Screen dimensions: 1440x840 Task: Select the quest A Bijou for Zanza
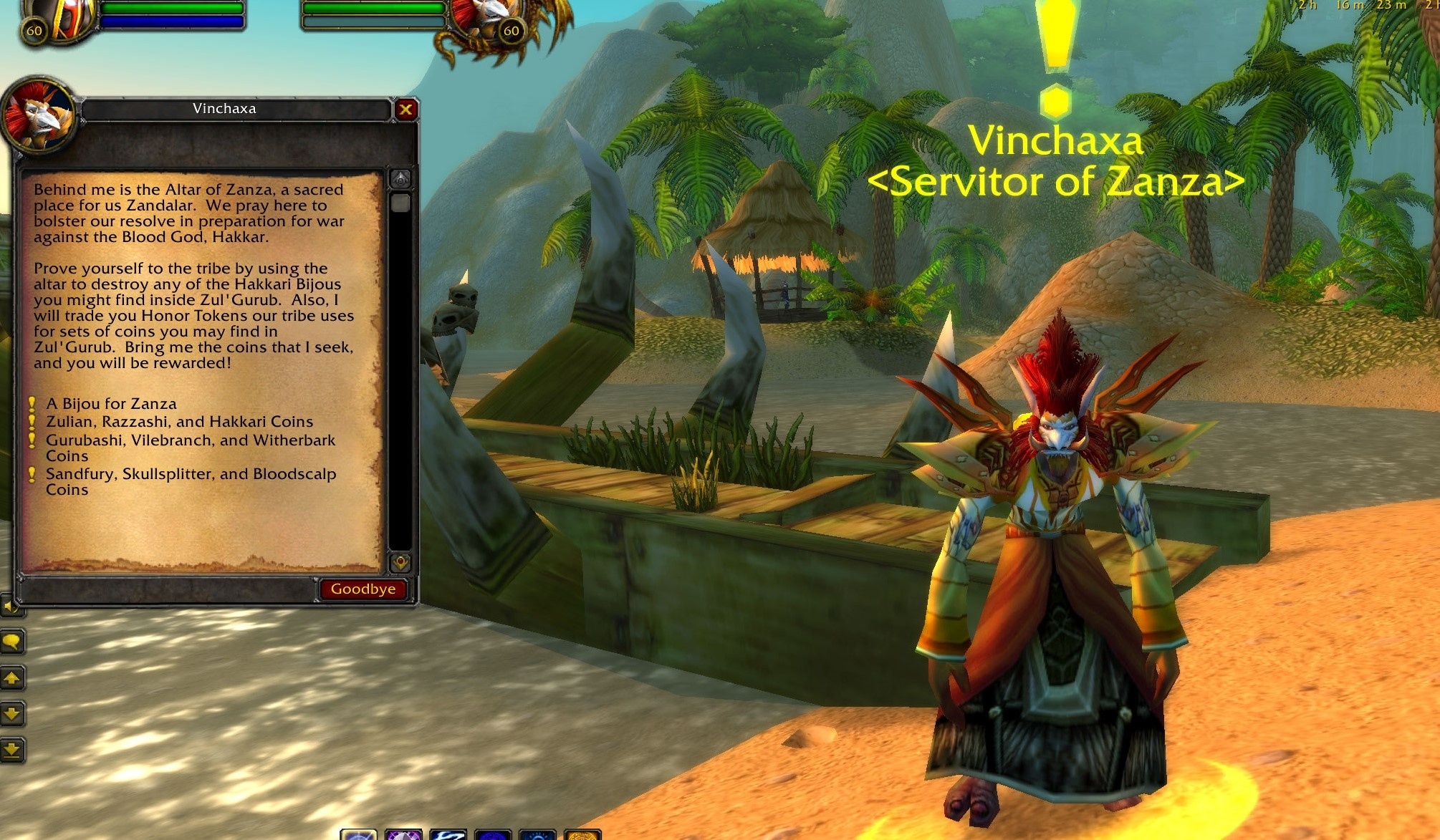[x=111, y=403]
